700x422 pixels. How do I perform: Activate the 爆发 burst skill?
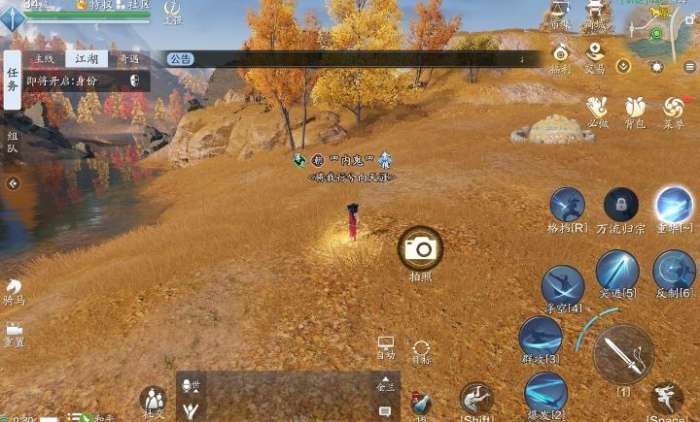(546, 392)
